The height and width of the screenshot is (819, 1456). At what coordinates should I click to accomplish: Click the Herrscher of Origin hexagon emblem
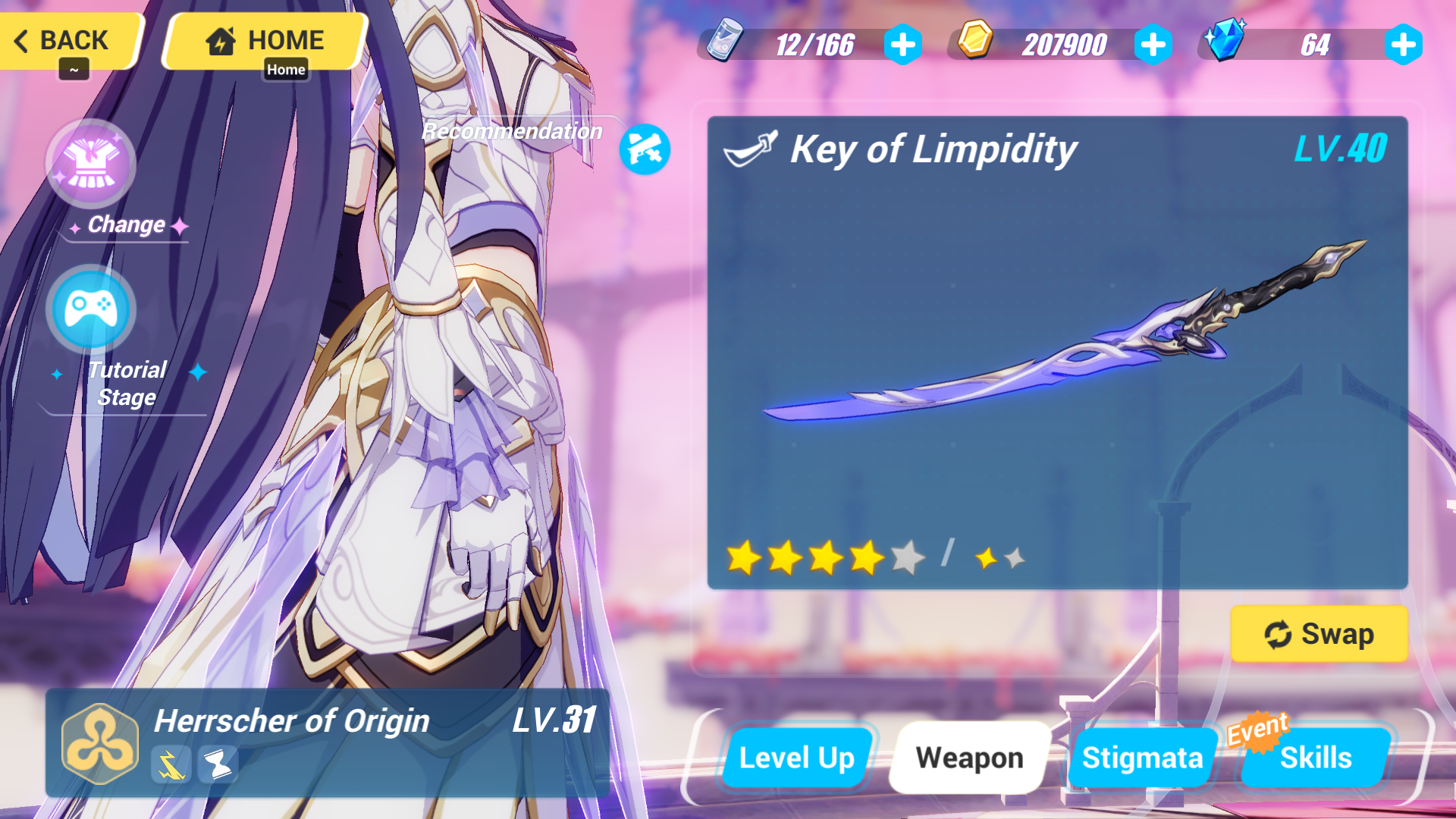click(99, 744)
